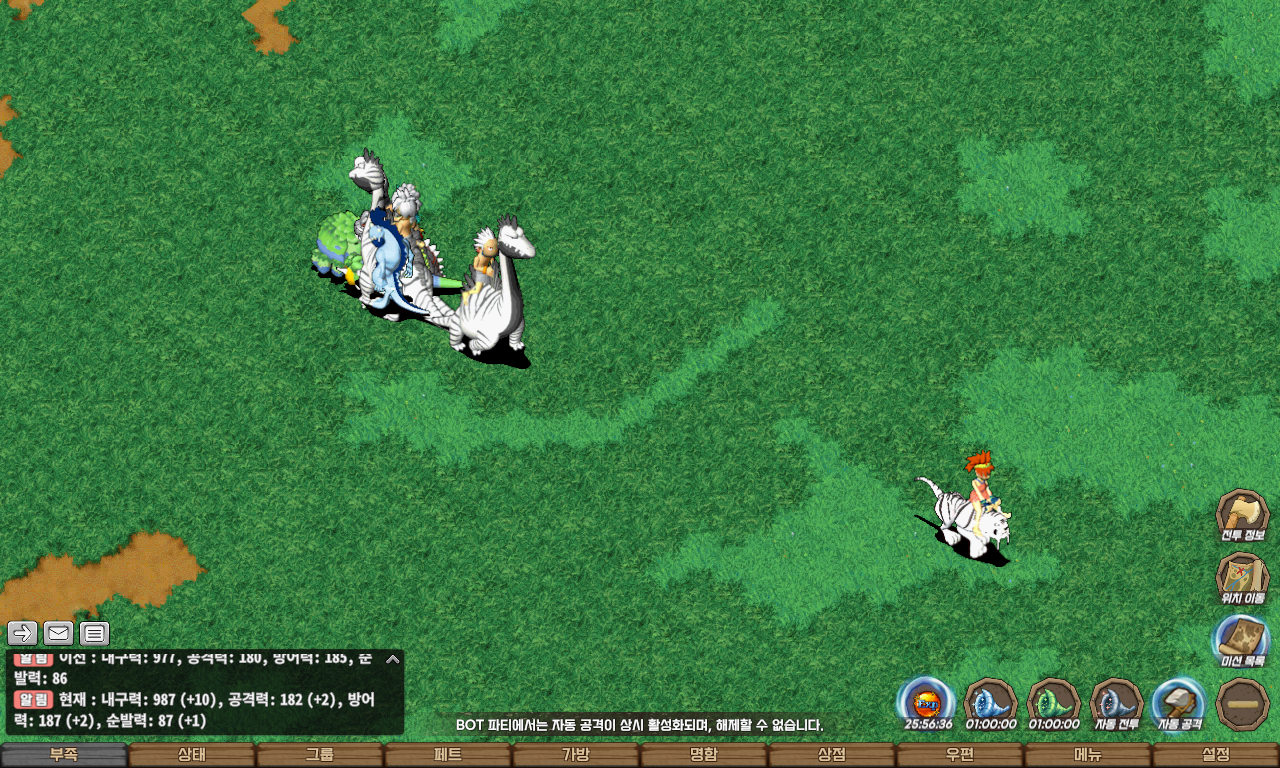Open the 상태 (status) menu

[192, 755]
